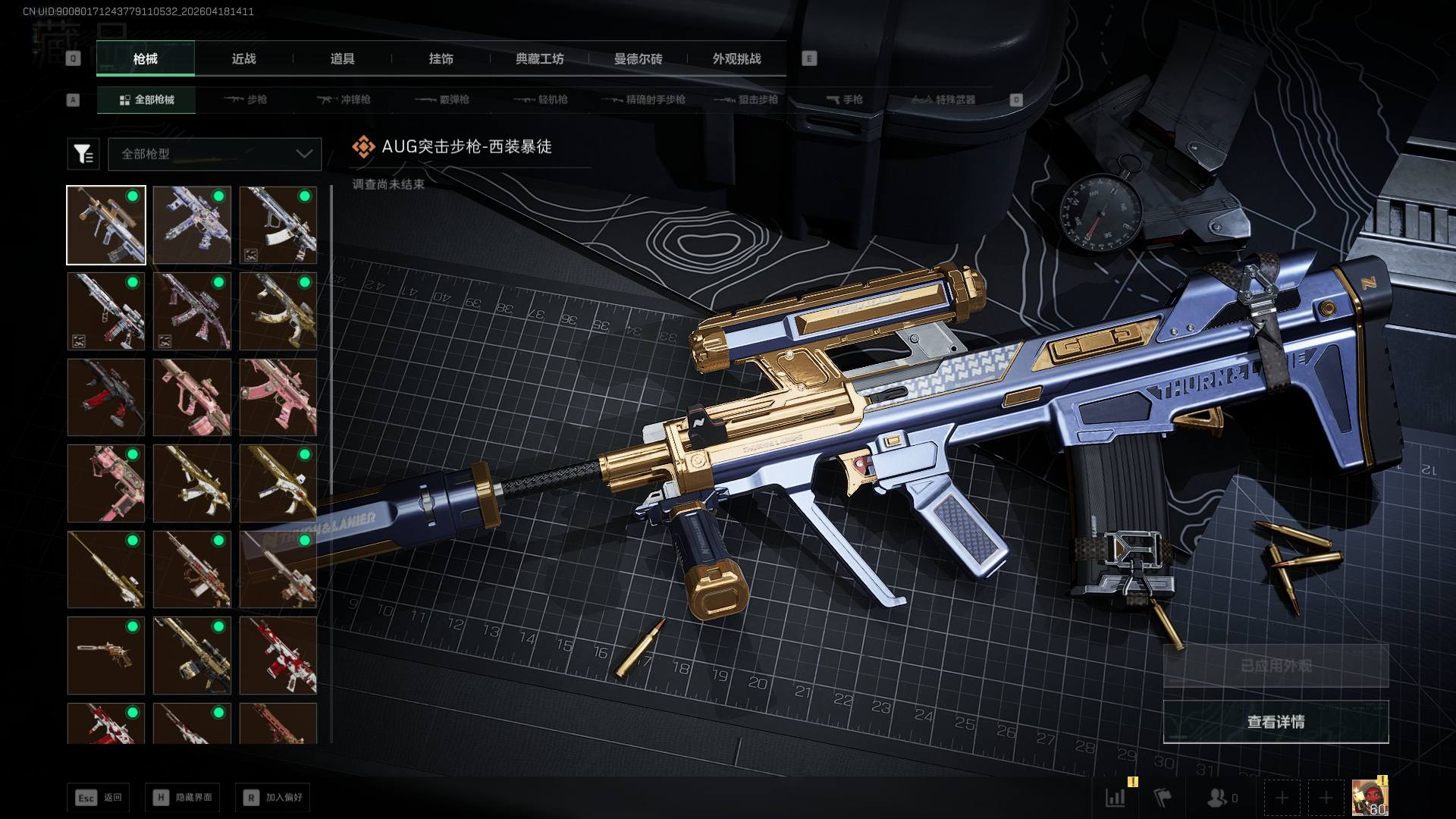This screenshot has width=1456, height=819.
Task: Select the 挂饰 charms tab
Action: (441, 58)
